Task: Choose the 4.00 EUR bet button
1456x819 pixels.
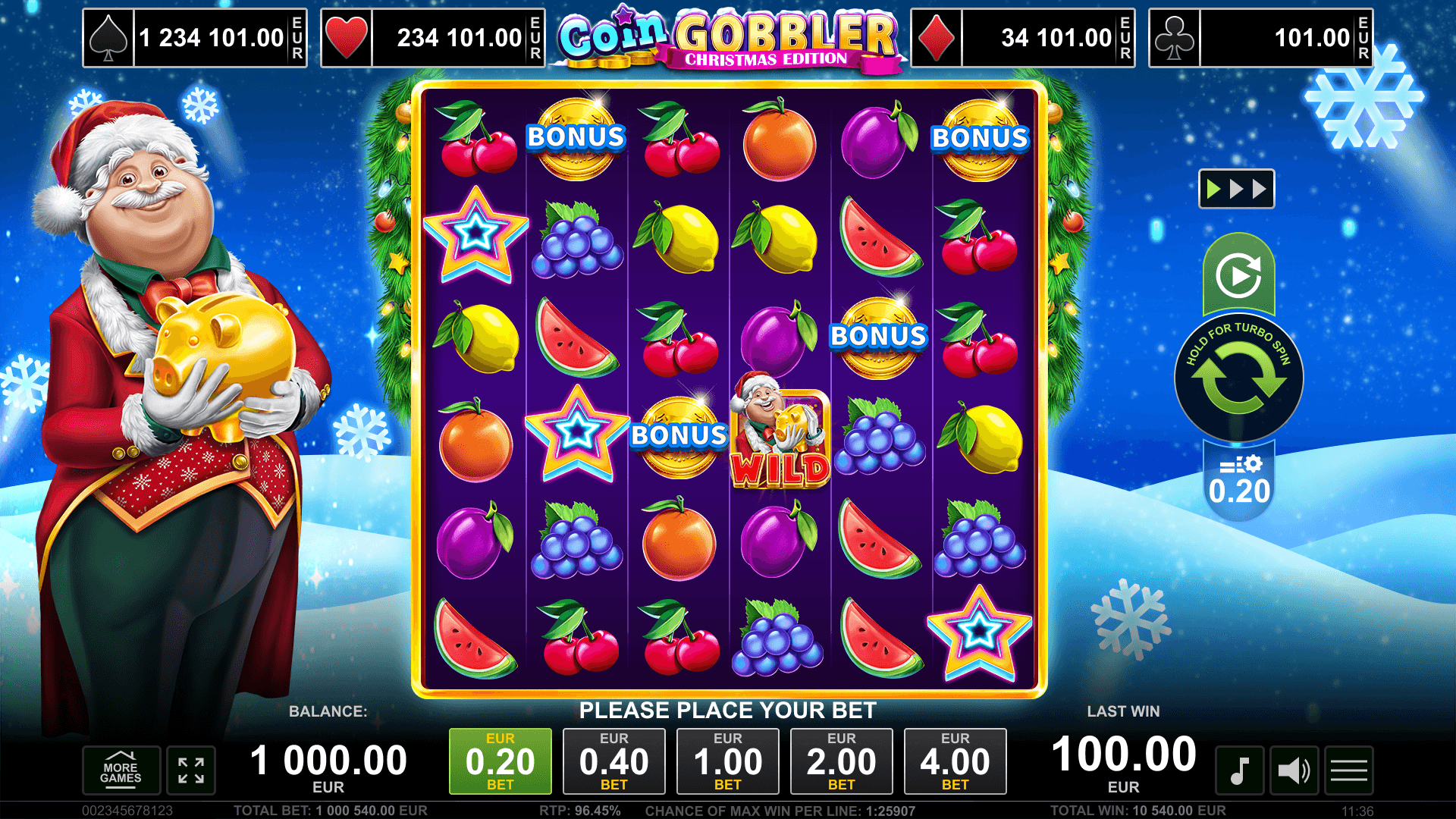Action: pyautogui.click(x=955, y=761)
